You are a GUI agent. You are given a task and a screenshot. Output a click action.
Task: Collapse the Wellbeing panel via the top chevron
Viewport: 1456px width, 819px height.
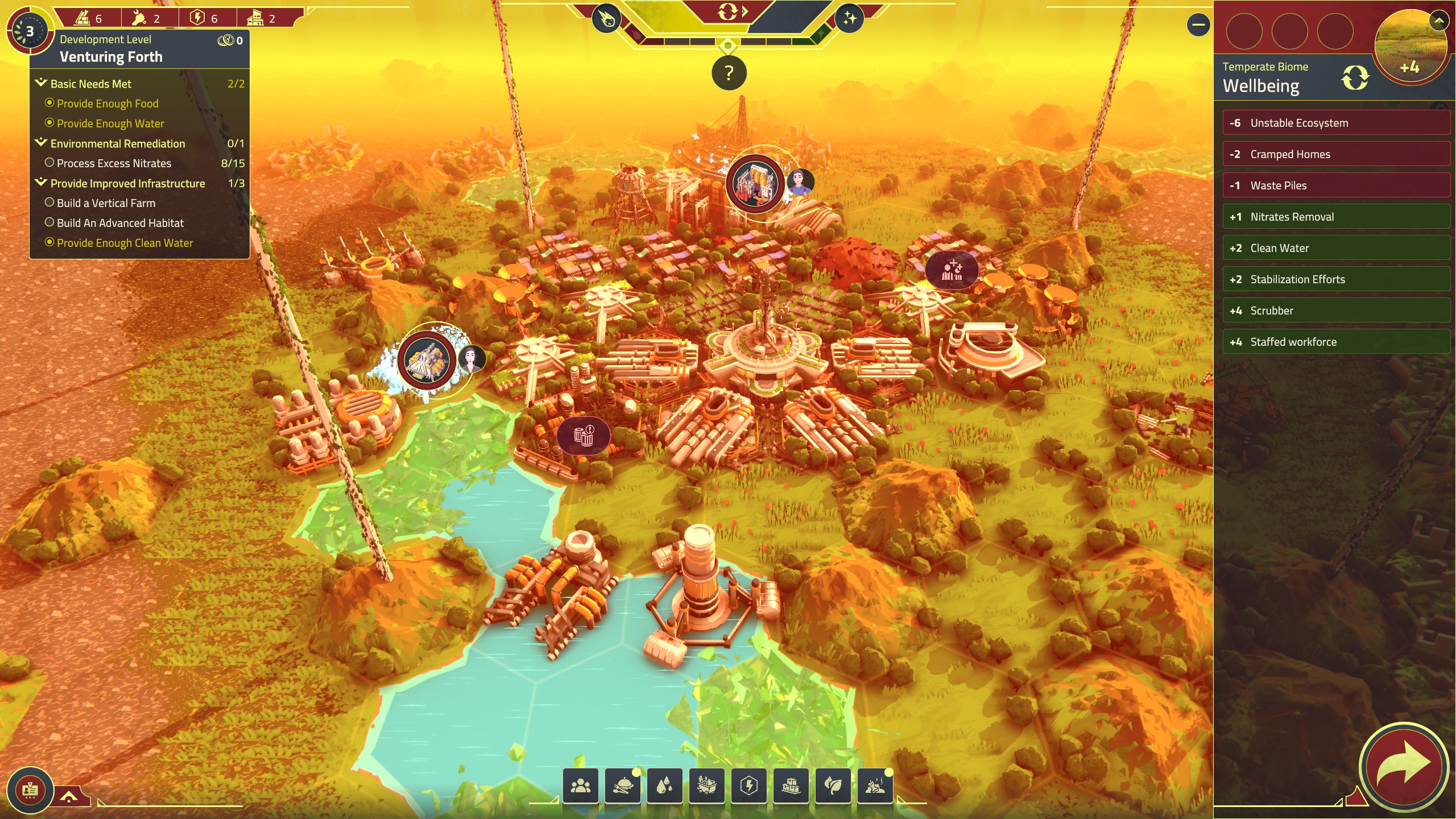[x=1438, y=22]
